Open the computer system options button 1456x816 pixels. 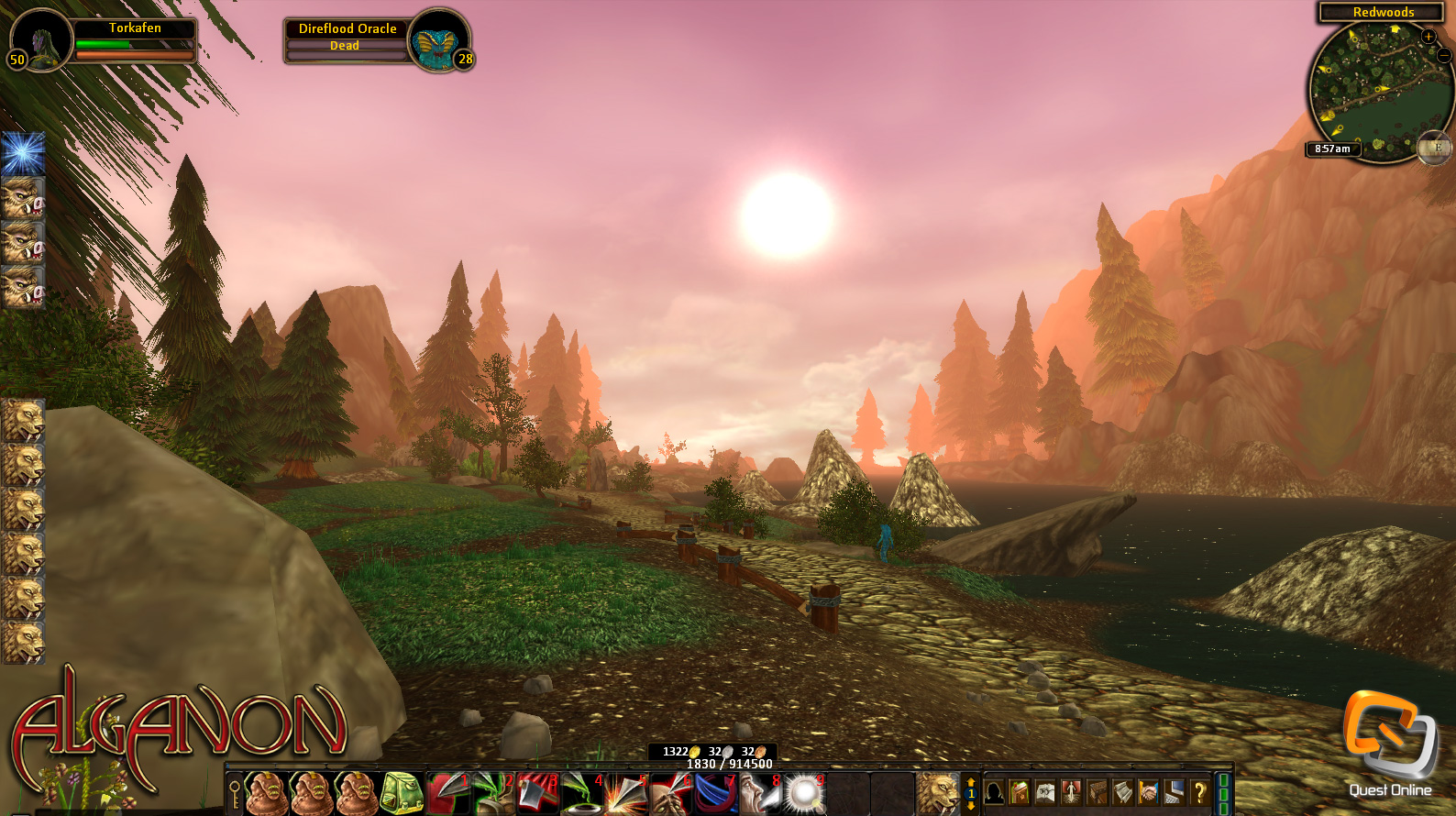coord(1174,792)
